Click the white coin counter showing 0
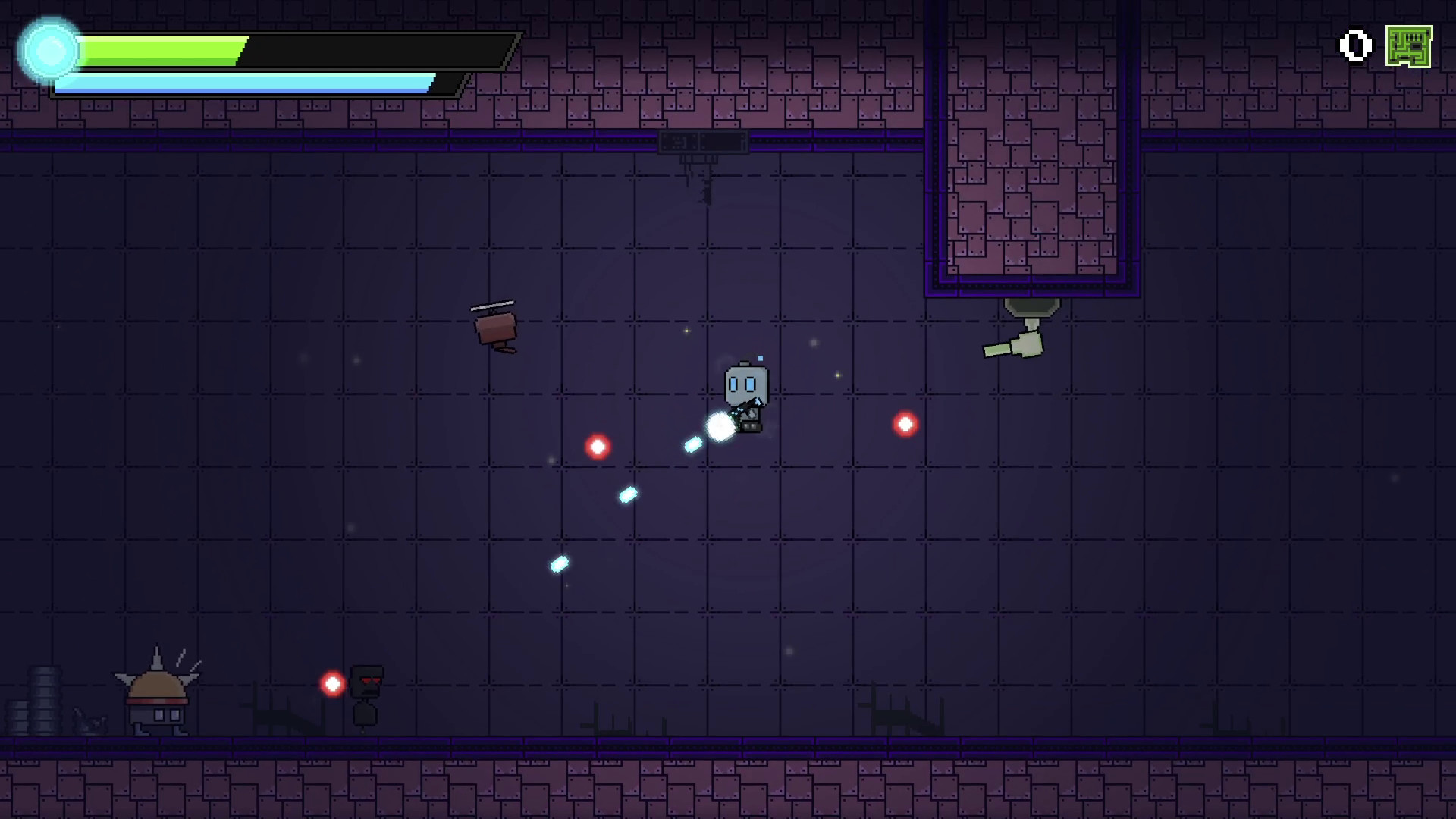This screenshot has height=819, width=1456. click(x=1354, y=45)
